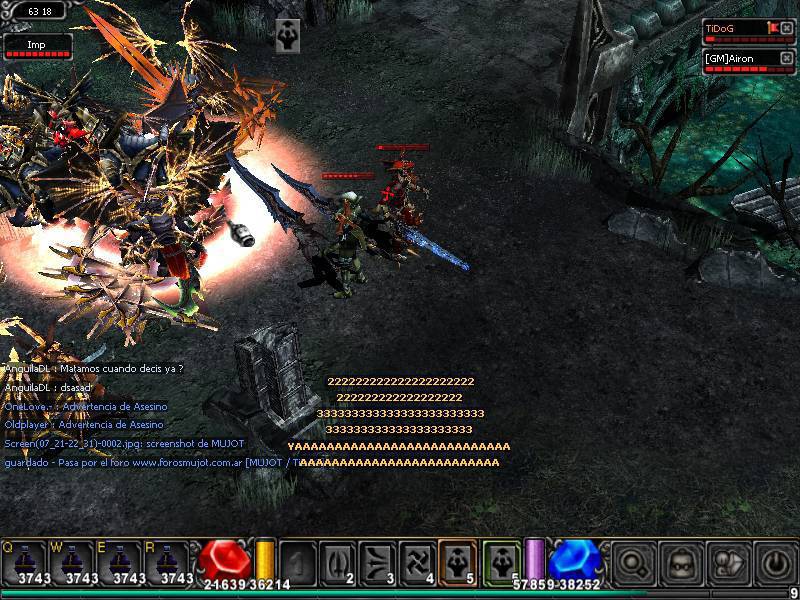The image size is (800, 600).
Task: Click the greyed-out skill slot 1
Action: tap(297, 562)
